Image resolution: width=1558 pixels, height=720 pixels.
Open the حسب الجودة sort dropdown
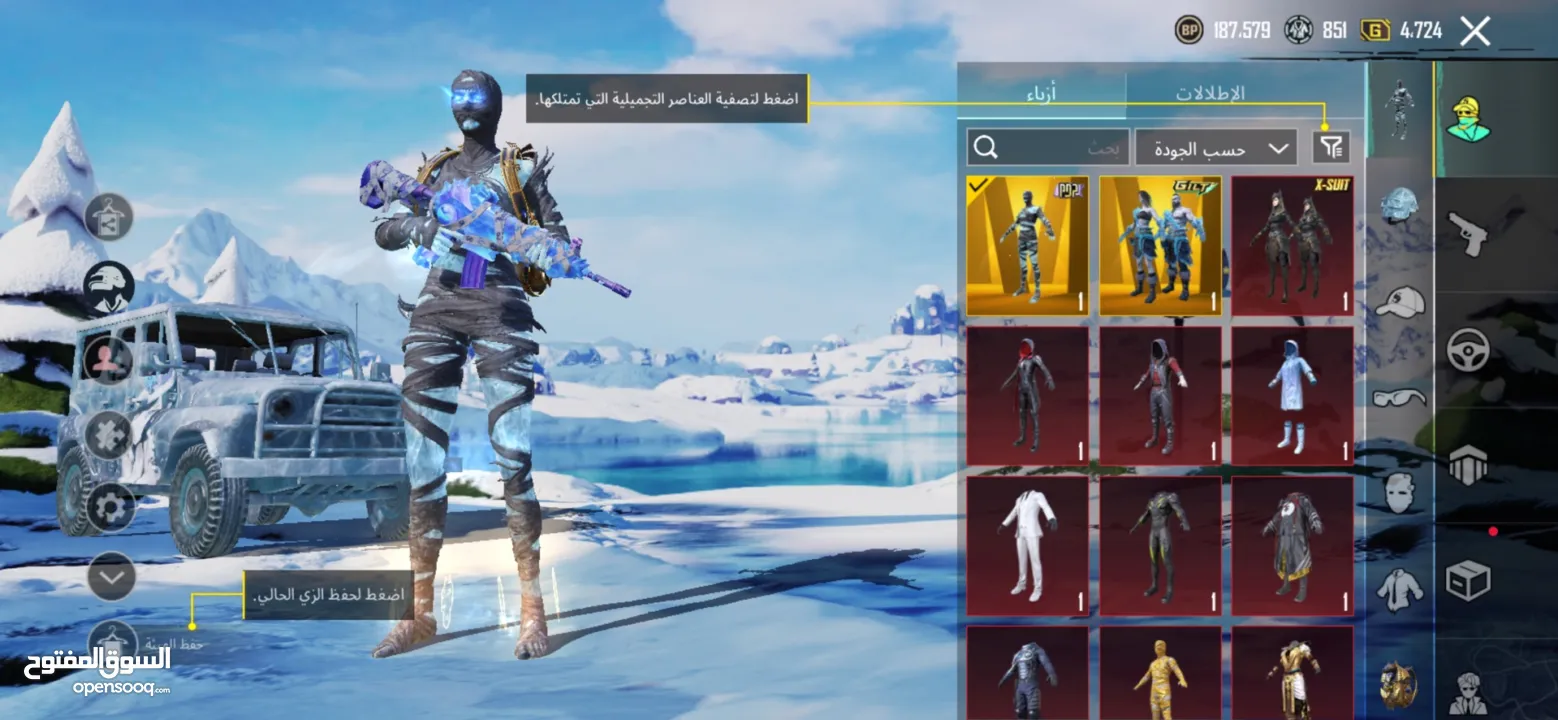[1216, 148]
